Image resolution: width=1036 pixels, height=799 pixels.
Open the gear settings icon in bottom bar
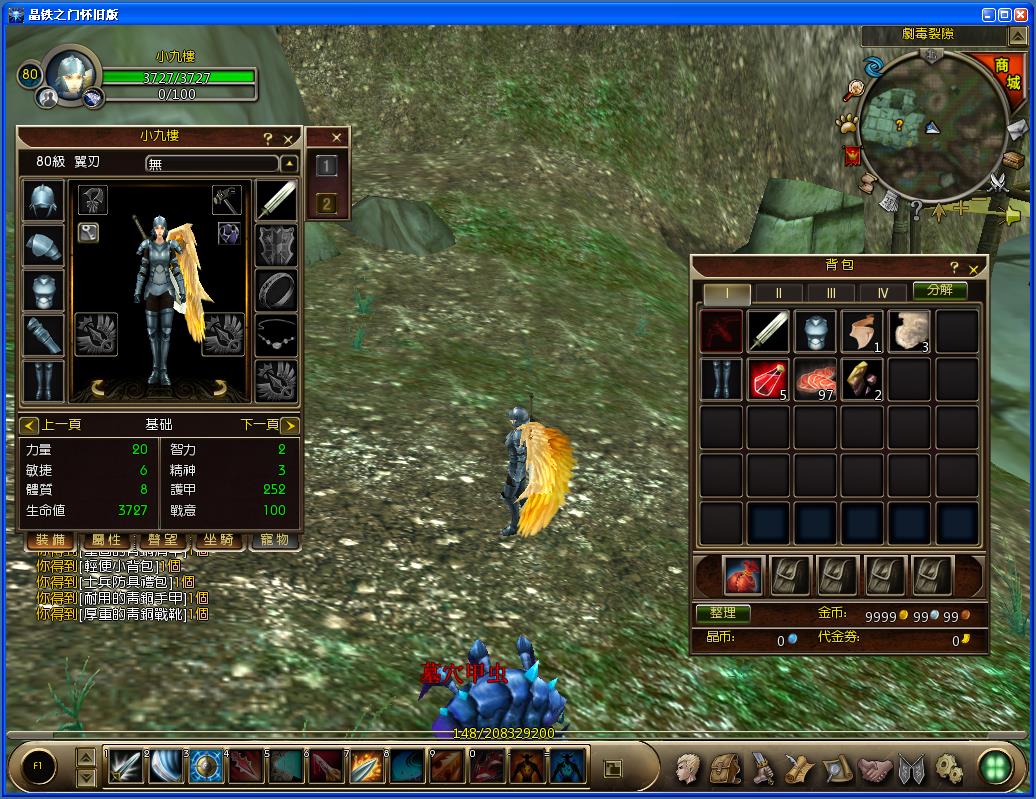(948, 768)
